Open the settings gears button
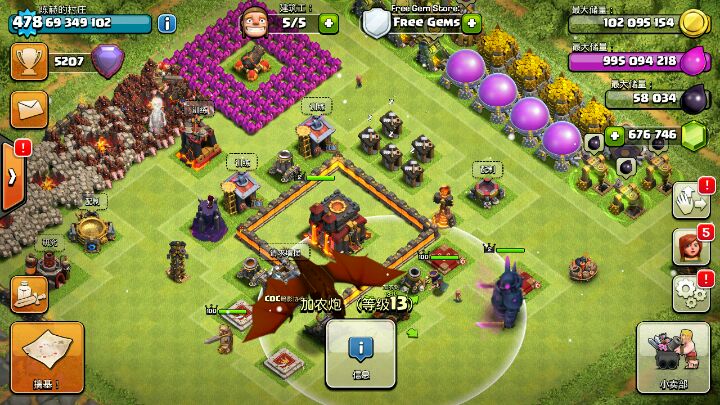 pos(690,292)
